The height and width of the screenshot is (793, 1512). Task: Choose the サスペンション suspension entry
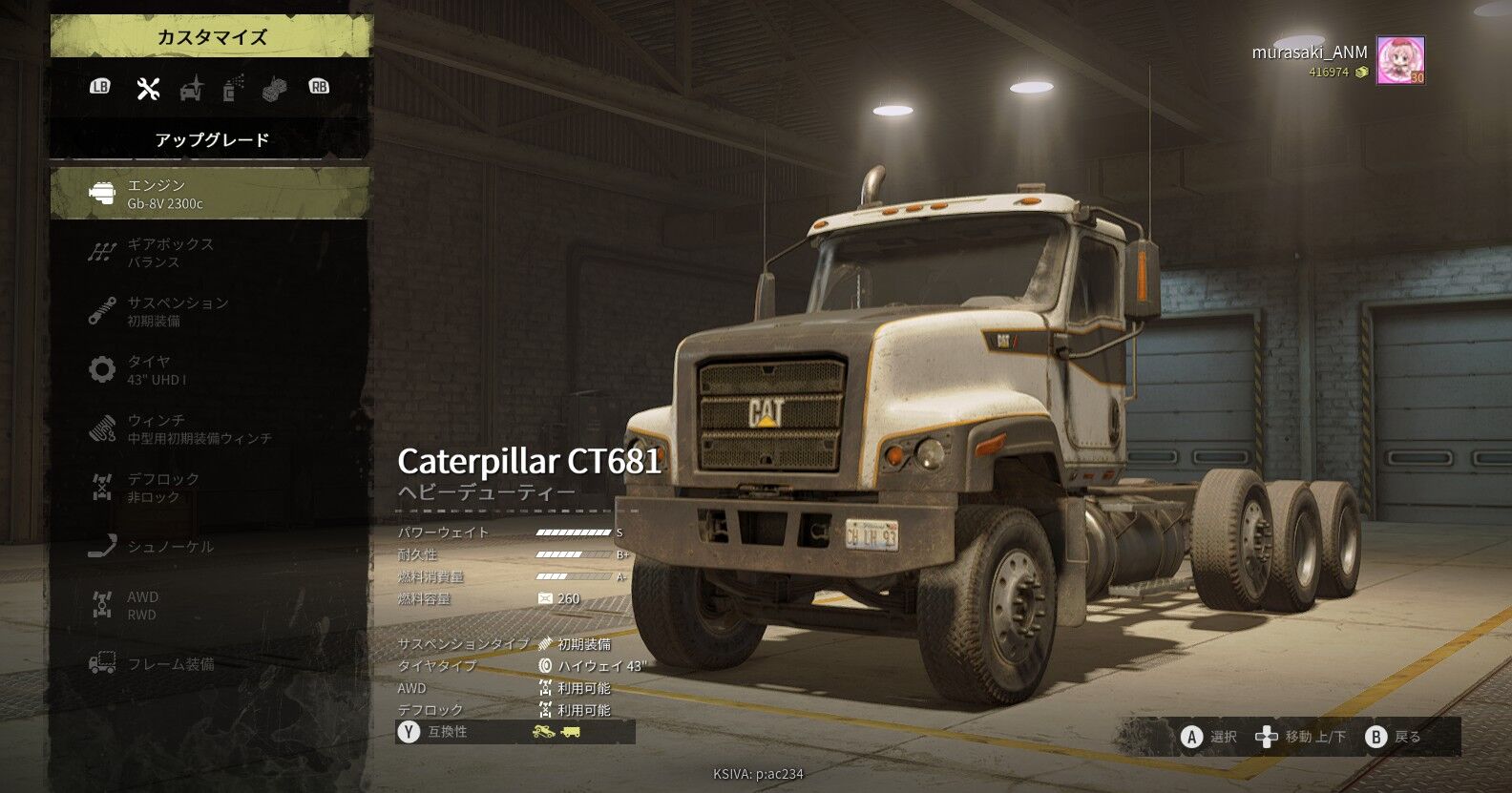pos(210,311)
